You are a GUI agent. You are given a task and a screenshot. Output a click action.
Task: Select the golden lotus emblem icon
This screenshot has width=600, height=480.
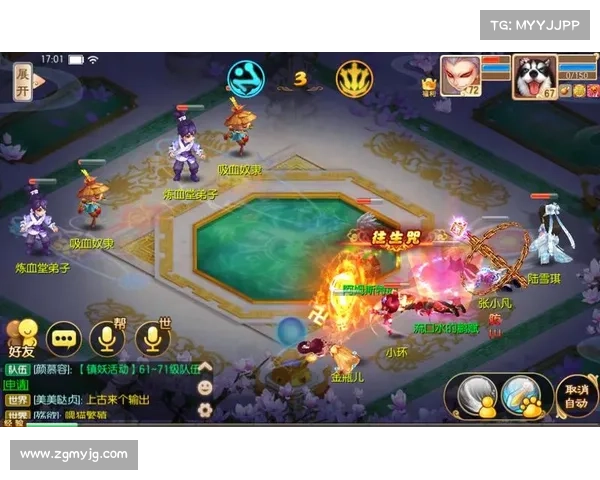click(x=354, y=79)
